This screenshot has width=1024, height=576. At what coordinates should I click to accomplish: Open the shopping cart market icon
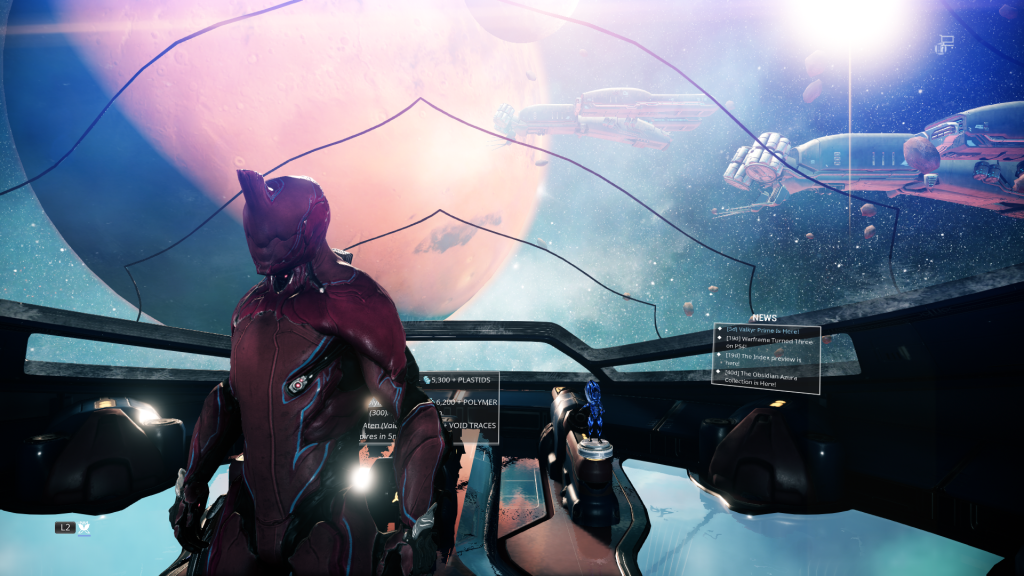click(945, 43)
